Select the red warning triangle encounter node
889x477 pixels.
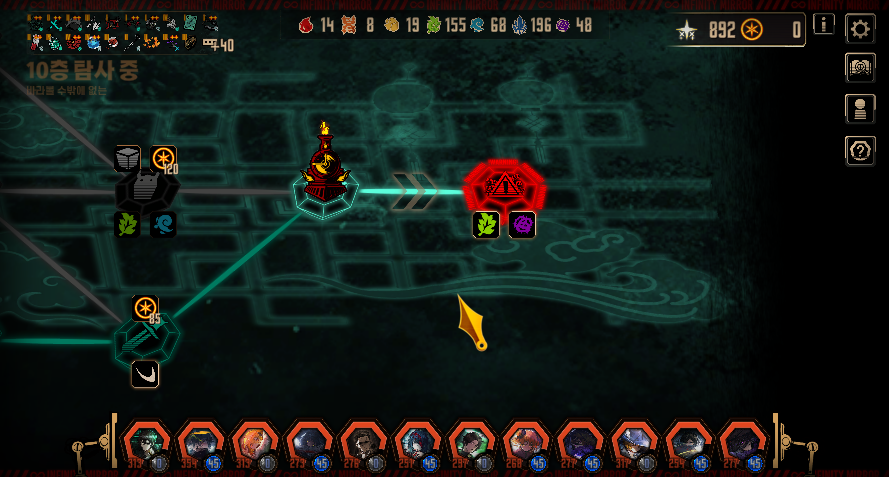[504, 185]
